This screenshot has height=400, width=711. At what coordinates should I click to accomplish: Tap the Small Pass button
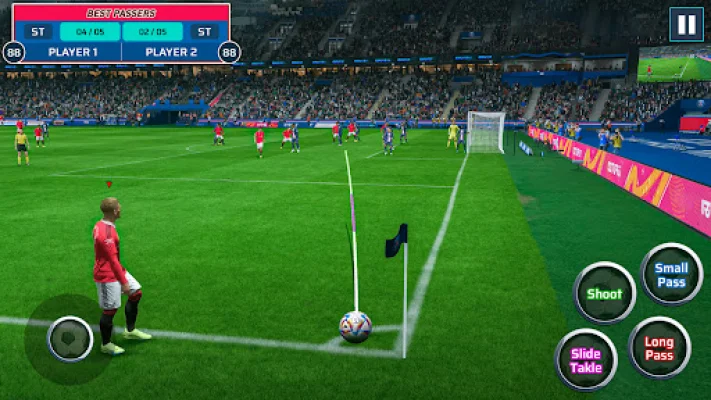click(671, 274)
